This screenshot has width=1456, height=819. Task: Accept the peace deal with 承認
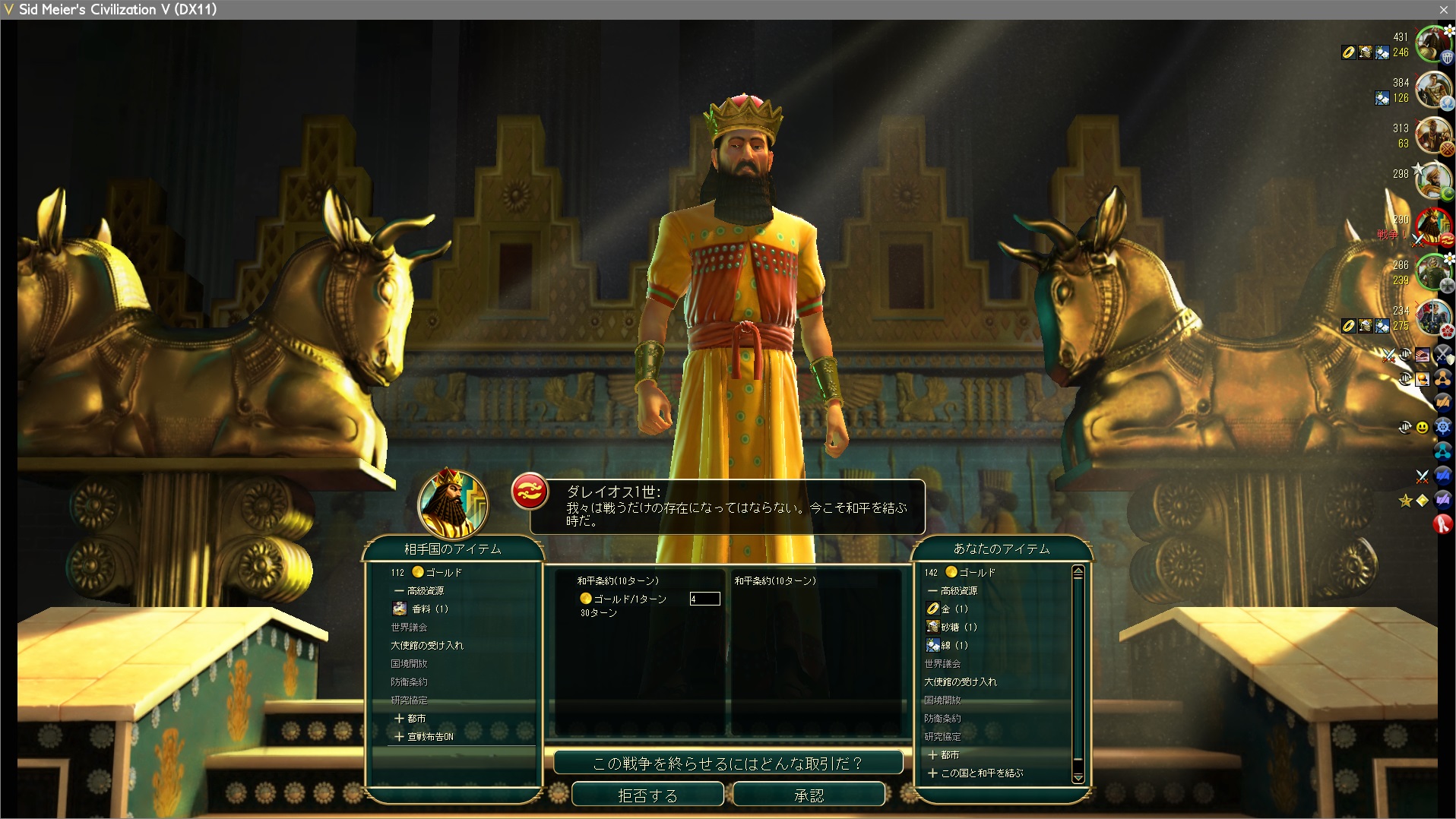tap(809, 795)
